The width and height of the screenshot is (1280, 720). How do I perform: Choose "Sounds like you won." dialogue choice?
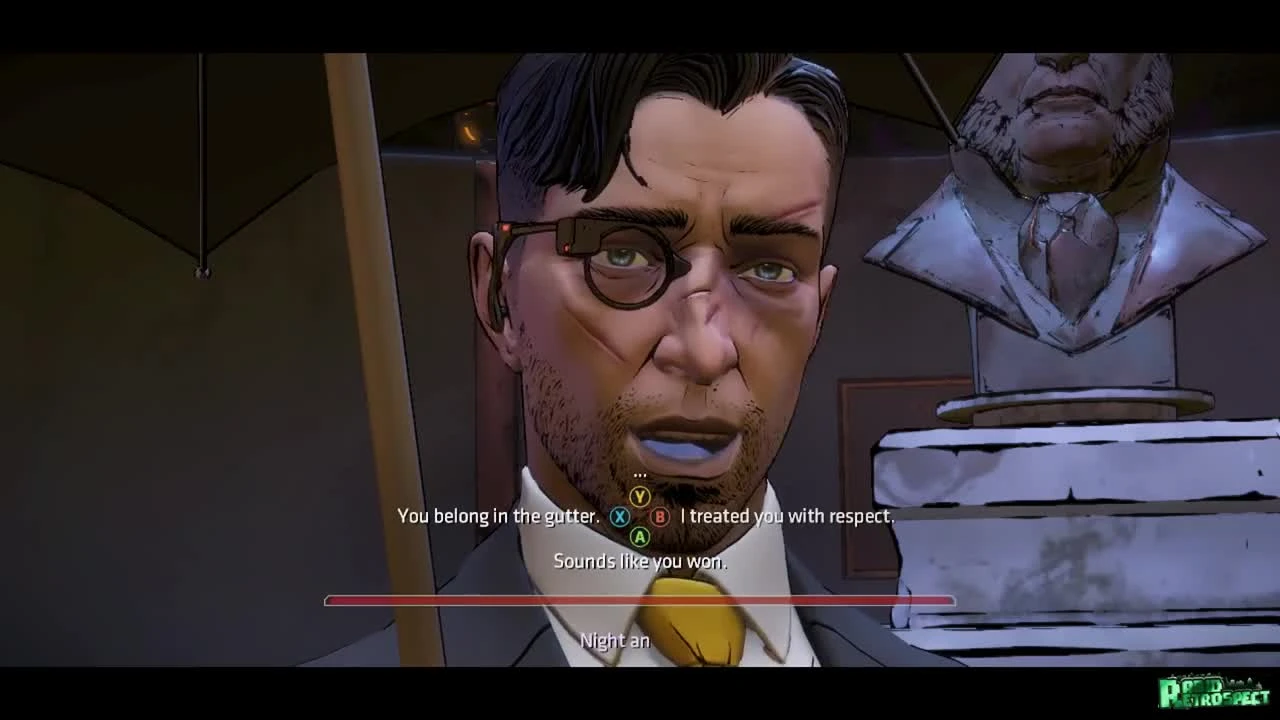[x=640, y=562]
